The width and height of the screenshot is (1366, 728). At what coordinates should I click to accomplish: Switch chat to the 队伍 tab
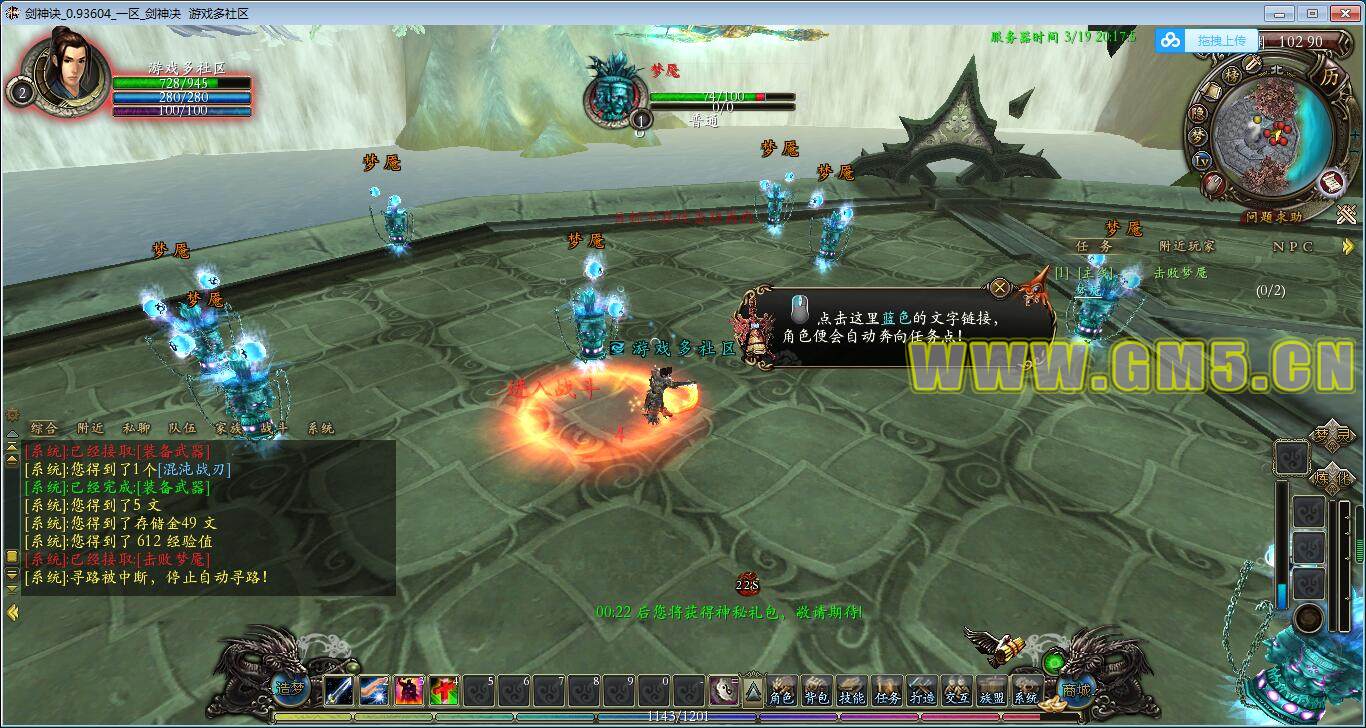click(182, 428)
